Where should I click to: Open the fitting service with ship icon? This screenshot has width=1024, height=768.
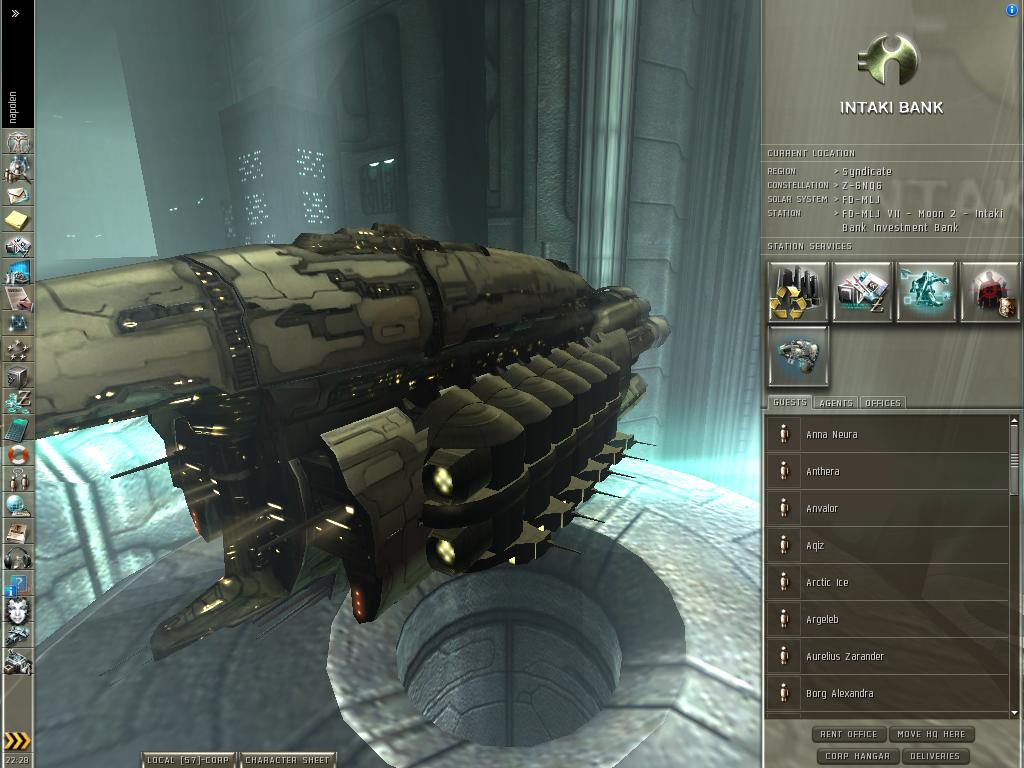(798, 355)
